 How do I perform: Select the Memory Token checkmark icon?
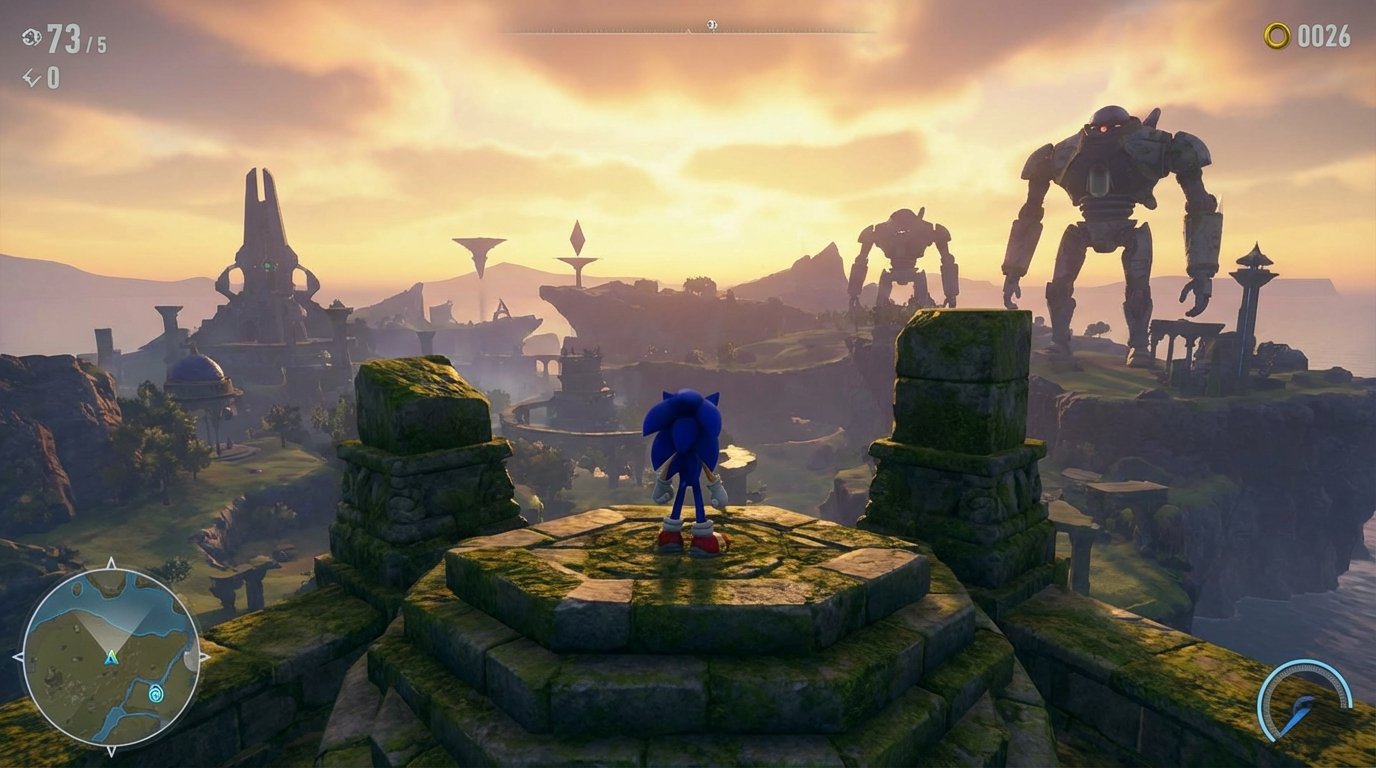(31, 77)
